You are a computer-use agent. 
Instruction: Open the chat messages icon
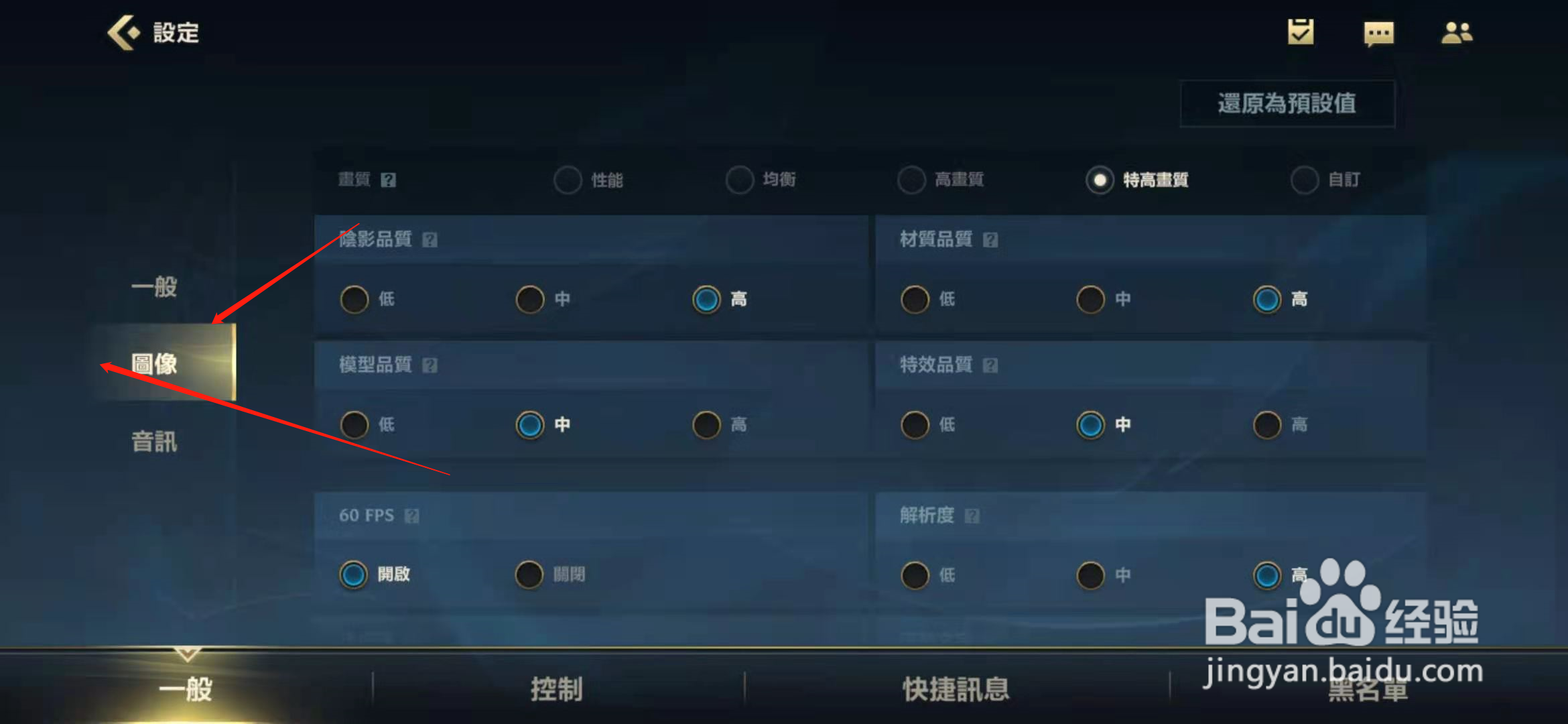(1380, 32)
